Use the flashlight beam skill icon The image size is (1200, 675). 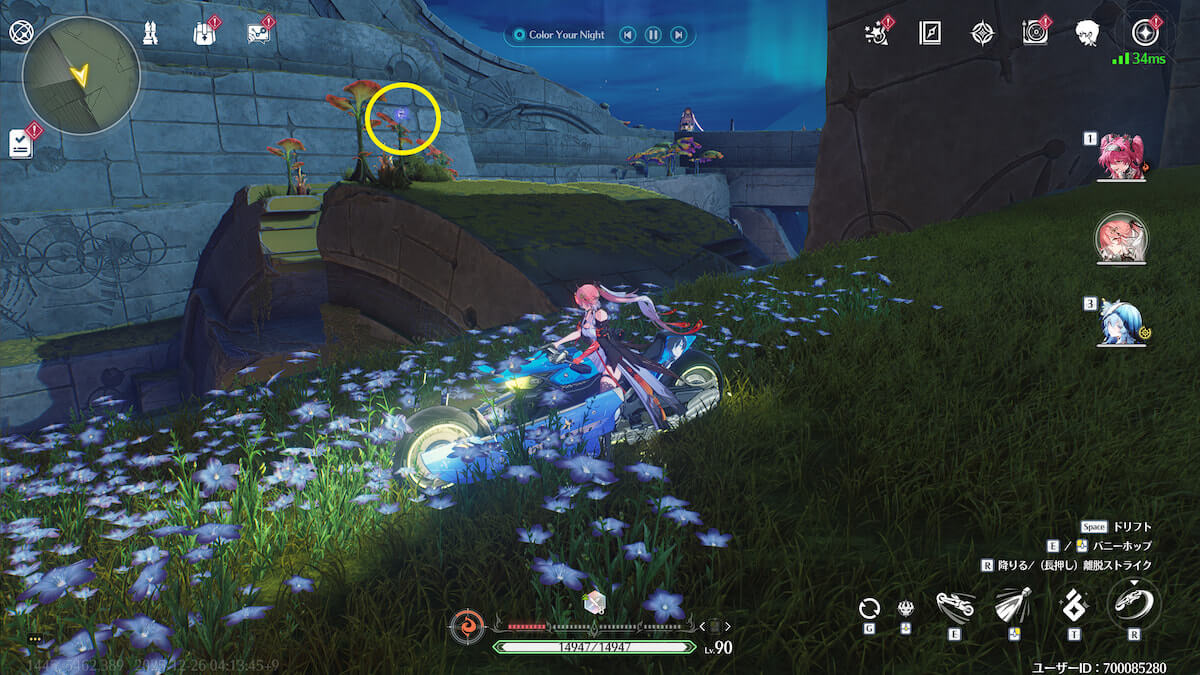(x=1013, y=606)
